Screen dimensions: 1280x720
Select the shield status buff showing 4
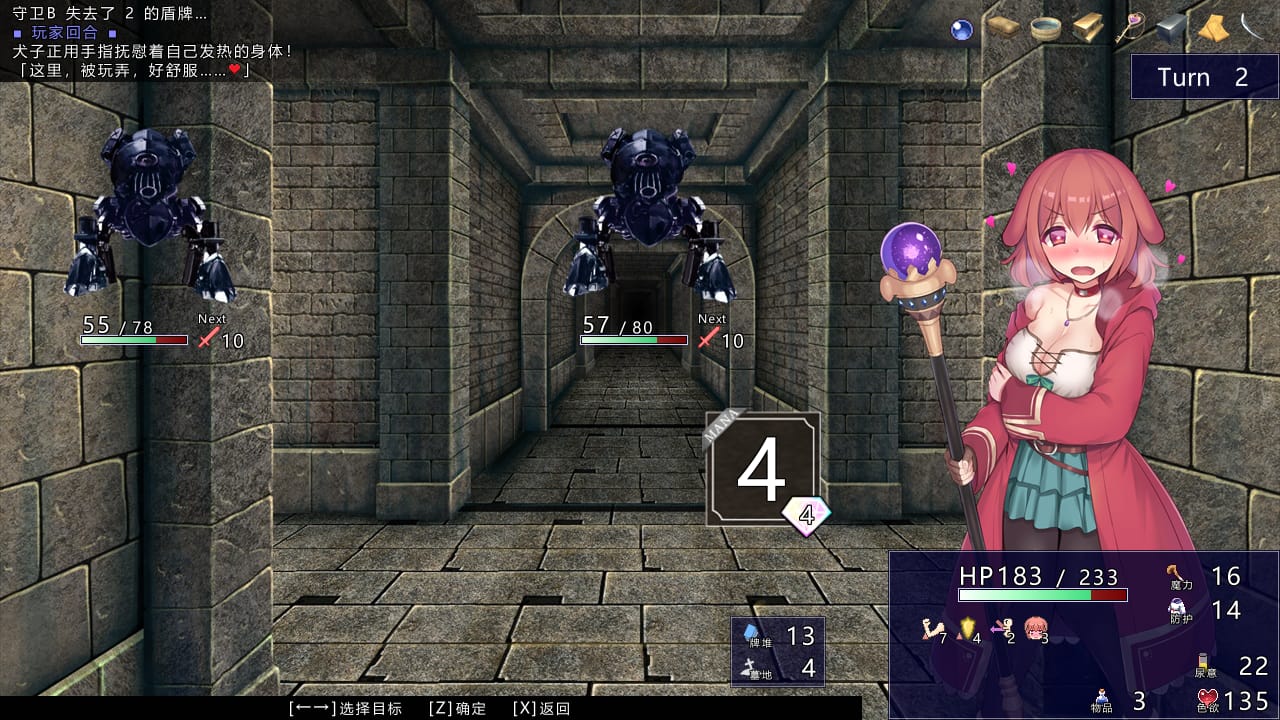point(966,625)
